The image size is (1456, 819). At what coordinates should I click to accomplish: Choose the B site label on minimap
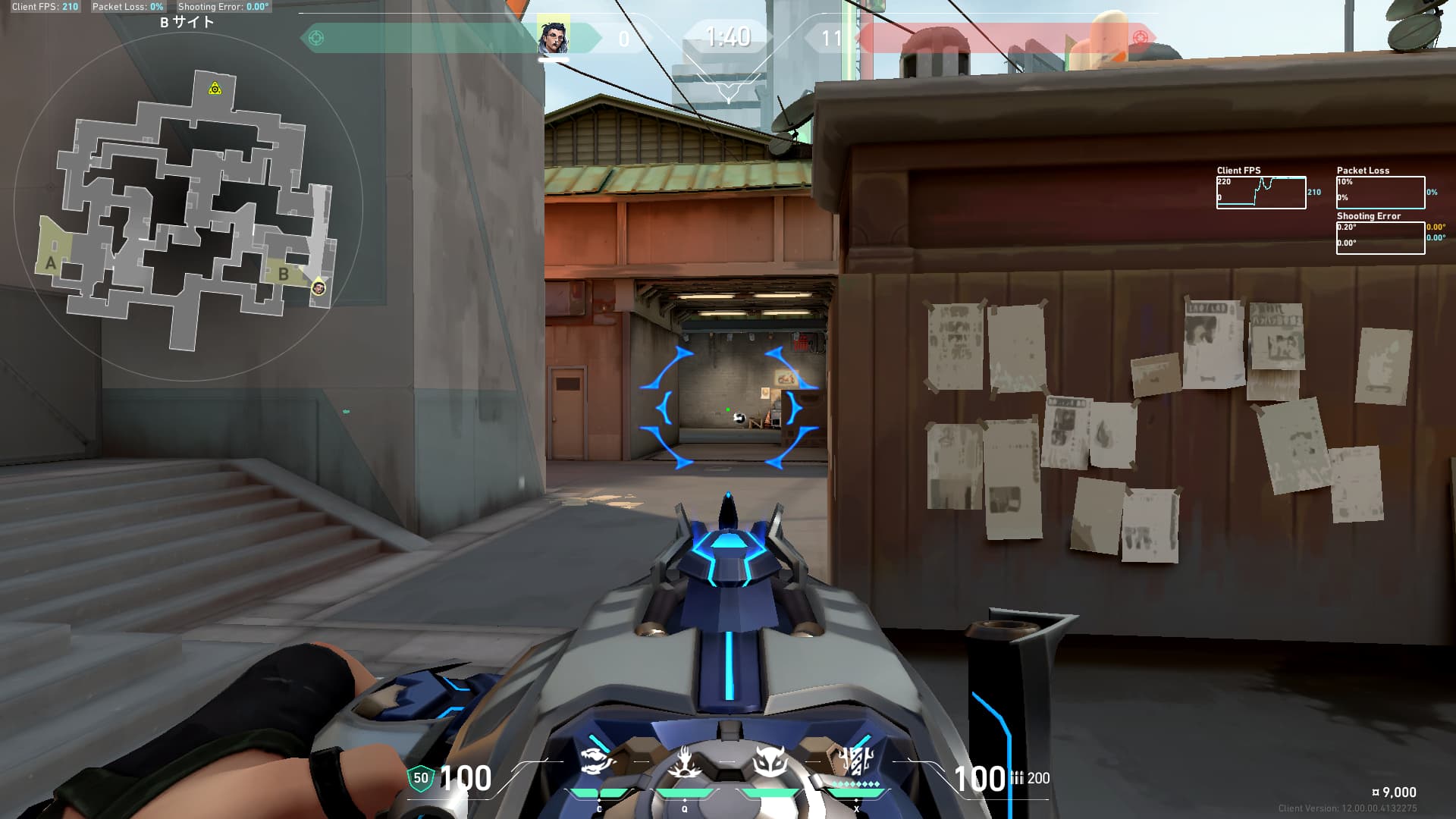click(284, 274)
